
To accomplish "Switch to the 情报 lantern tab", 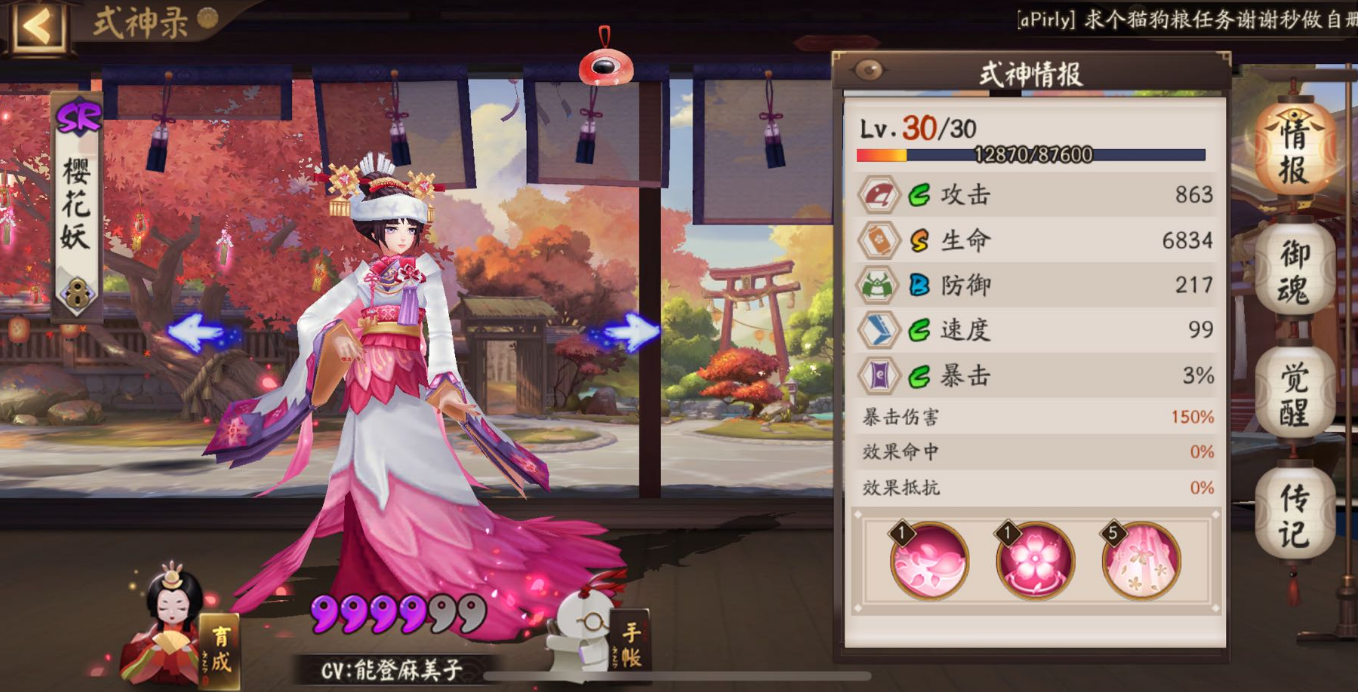I will (1294, 150).
